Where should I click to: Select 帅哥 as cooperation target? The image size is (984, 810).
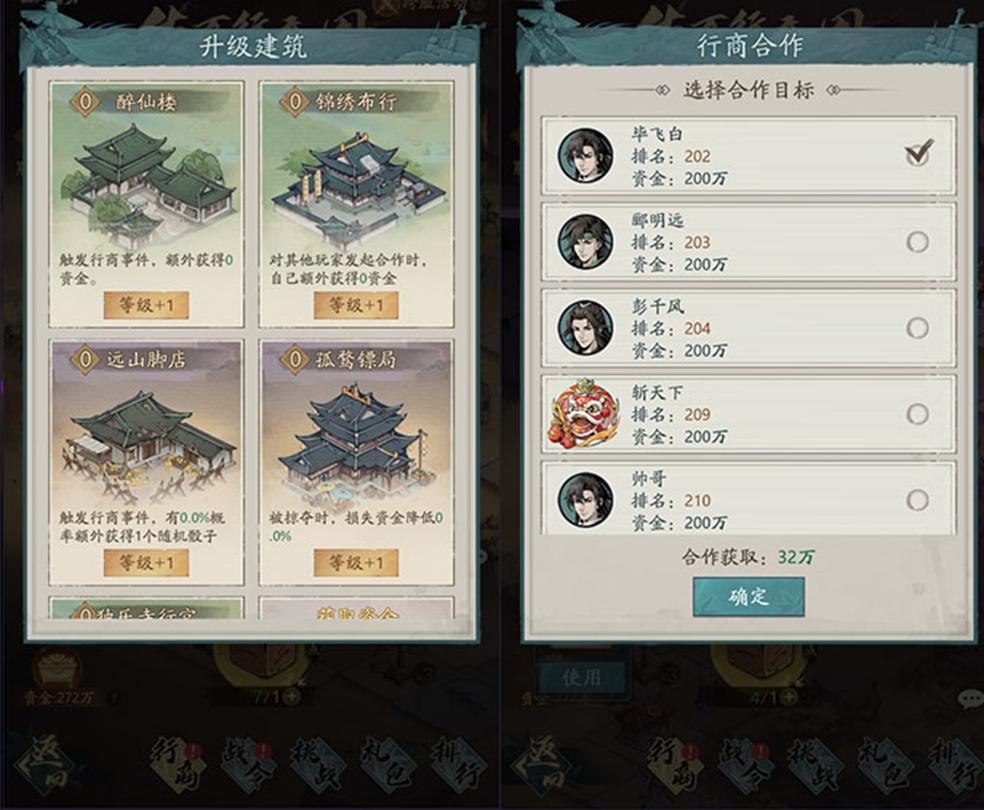pos(917,500)
